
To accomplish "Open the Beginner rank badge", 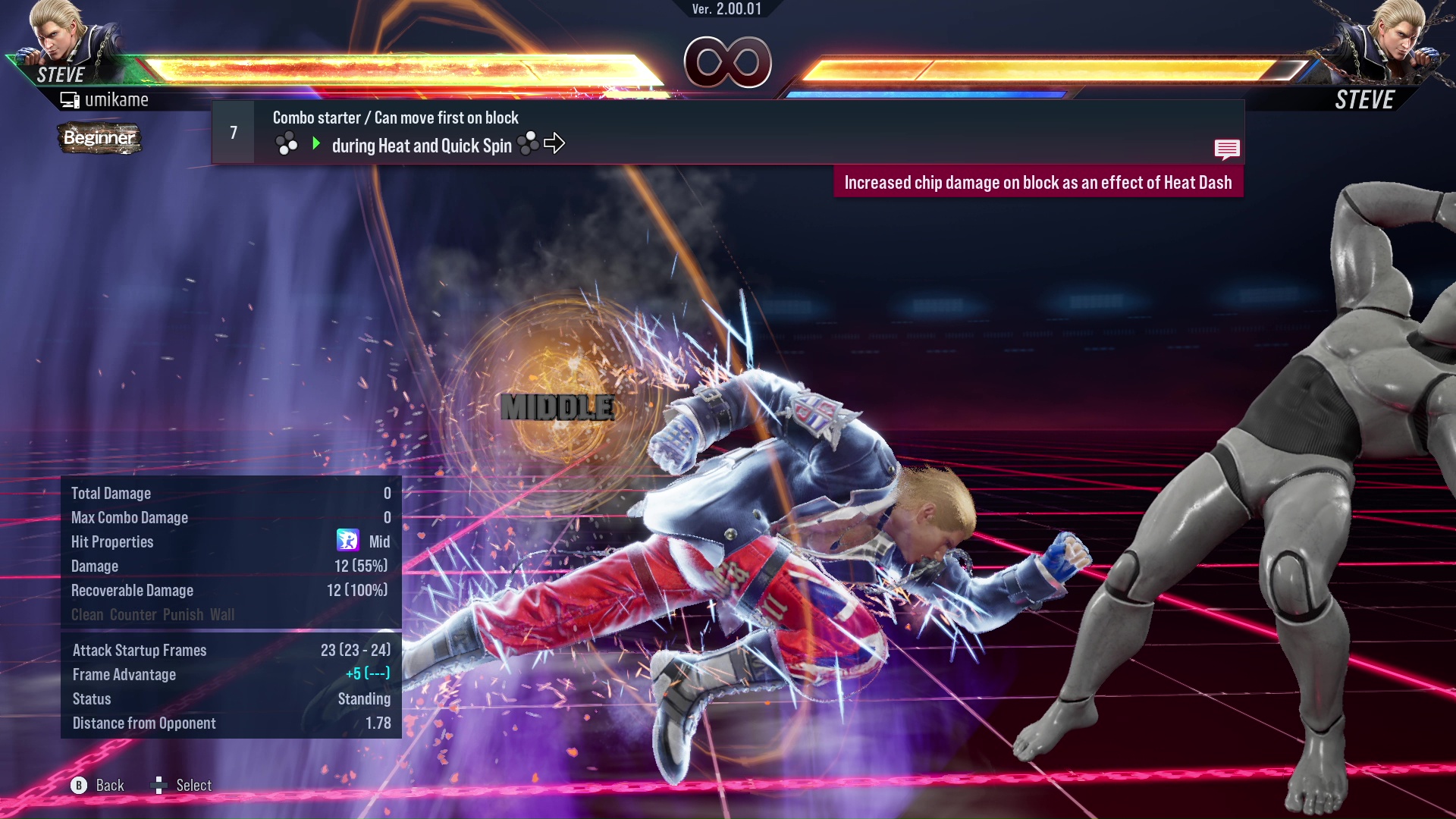I will tap(99, 139).
